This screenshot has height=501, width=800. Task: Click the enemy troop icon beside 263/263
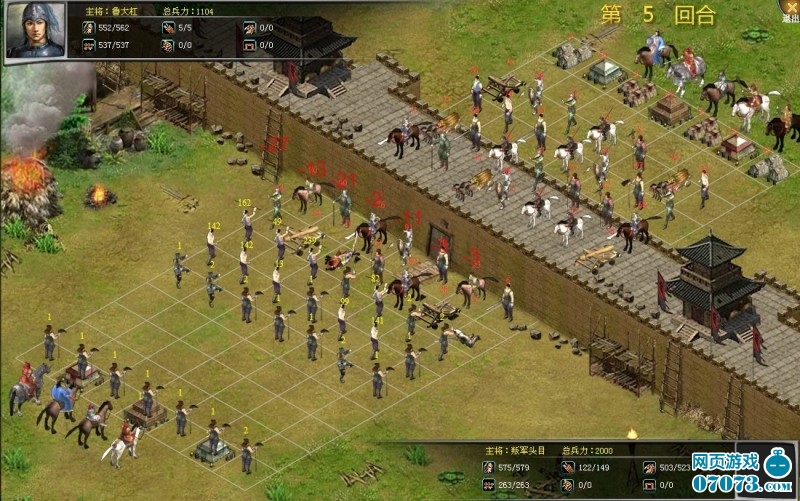[x=489, y=485]
